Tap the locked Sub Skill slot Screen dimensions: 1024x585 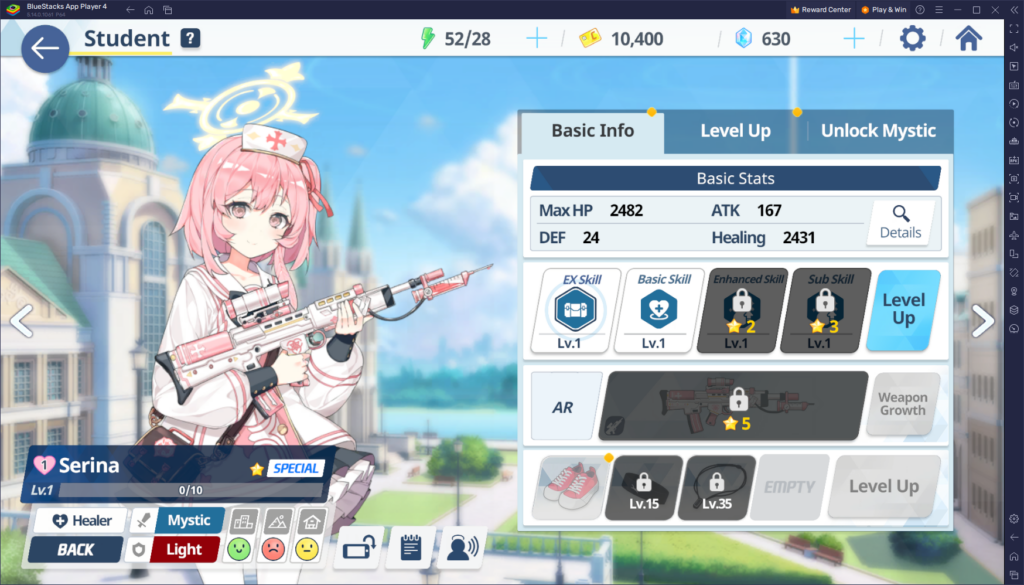pos(818,311)
